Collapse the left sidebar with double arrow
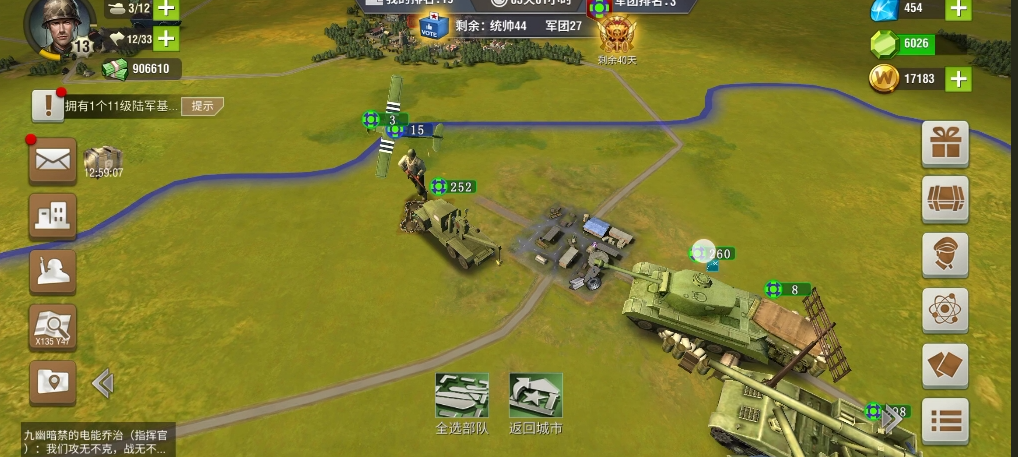 click(102, 383)
